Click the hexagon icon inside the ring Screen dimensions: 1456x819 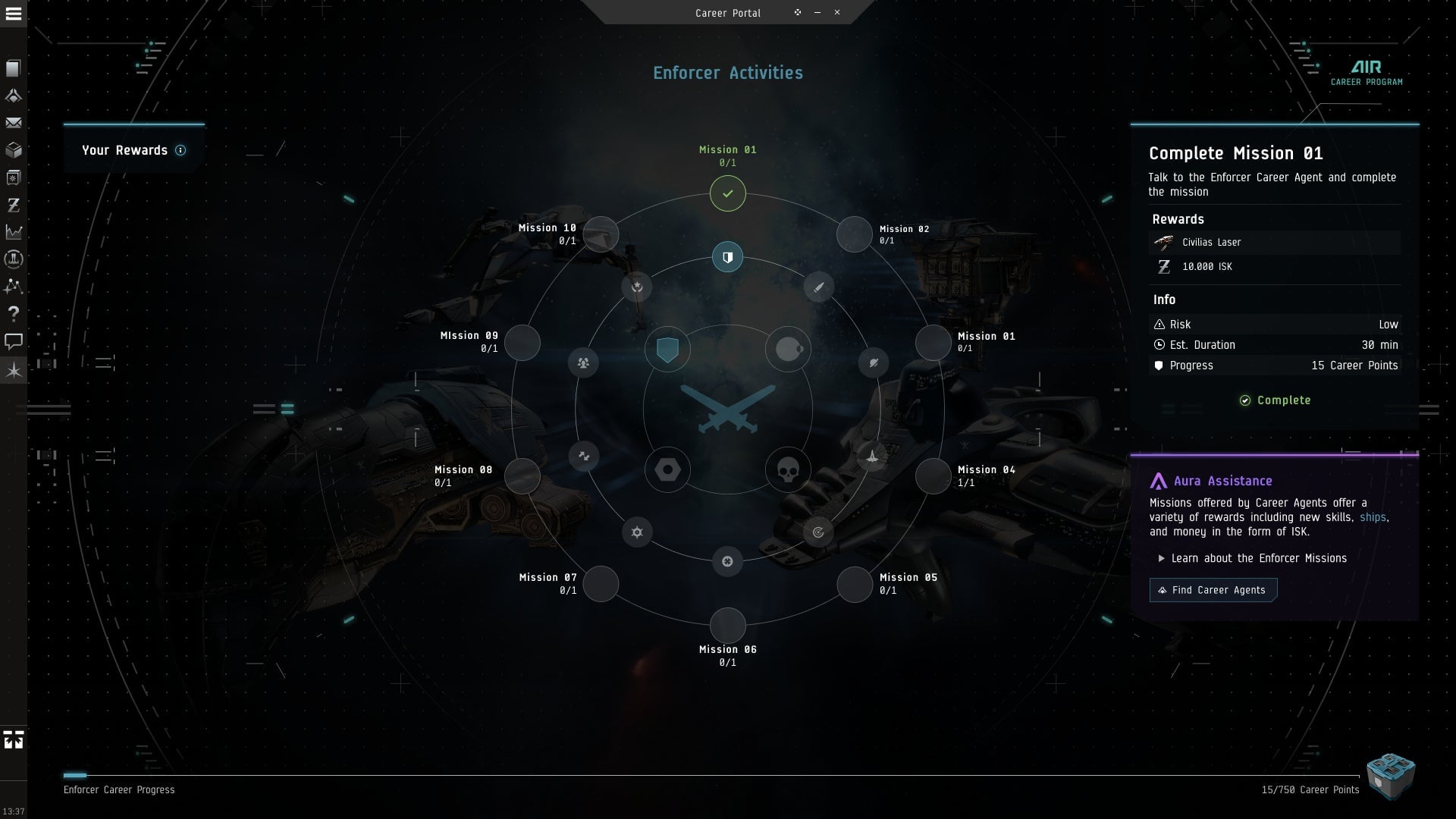[x=667, y=469]
